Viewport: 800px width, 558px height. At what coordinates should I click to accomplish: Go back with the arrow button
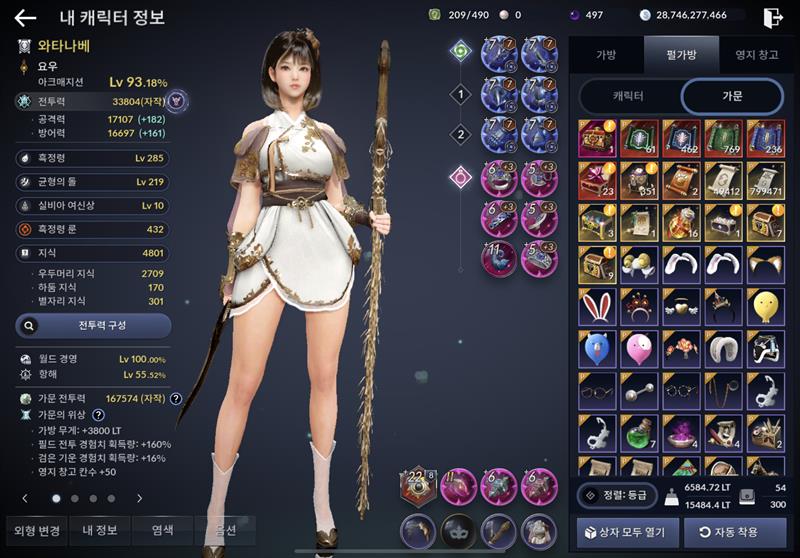[25, 17]
